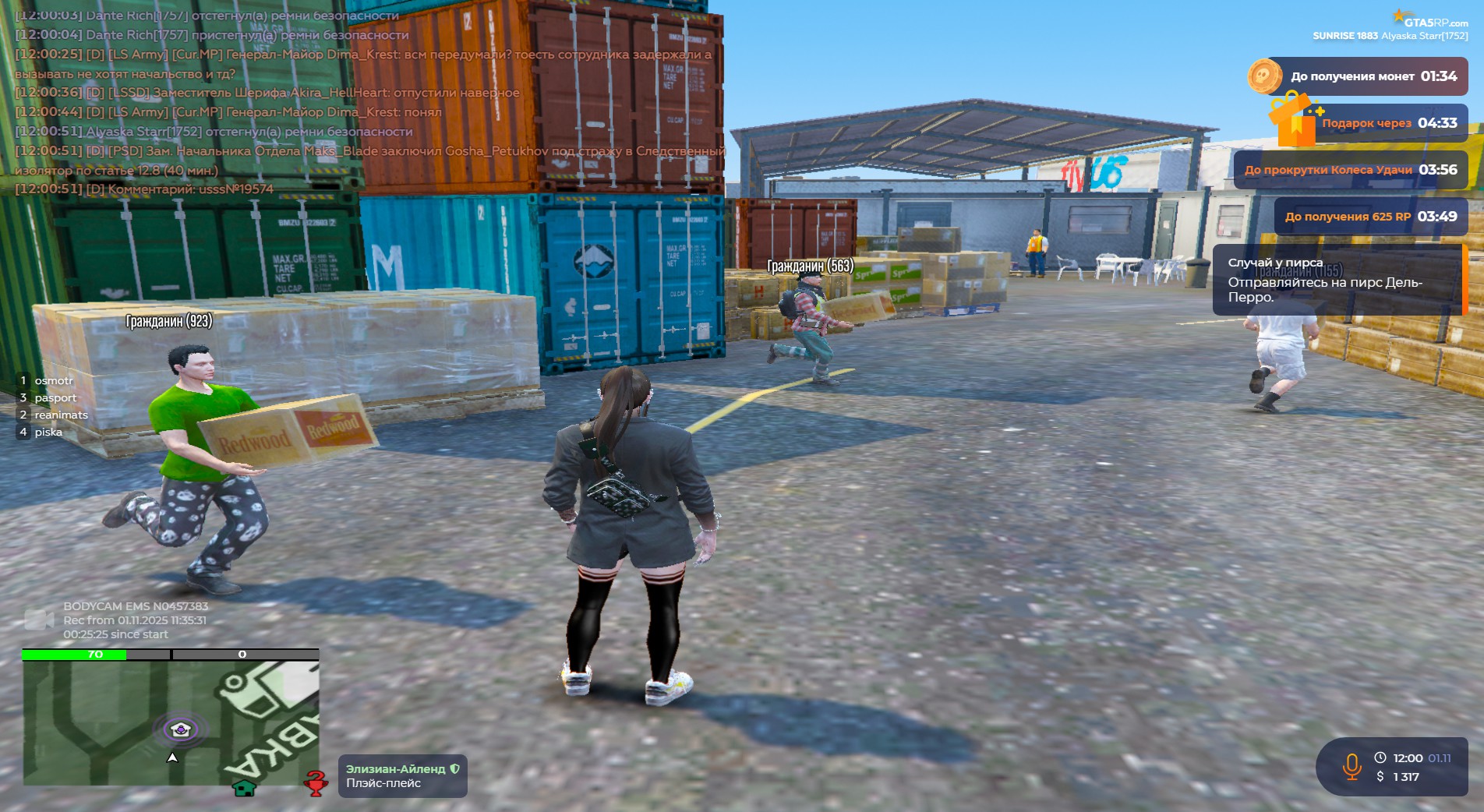The width and height of the screenshot is (1484, 812).
Task: Choose the "pasport" quick bind entry
Action: click(55, 398)
